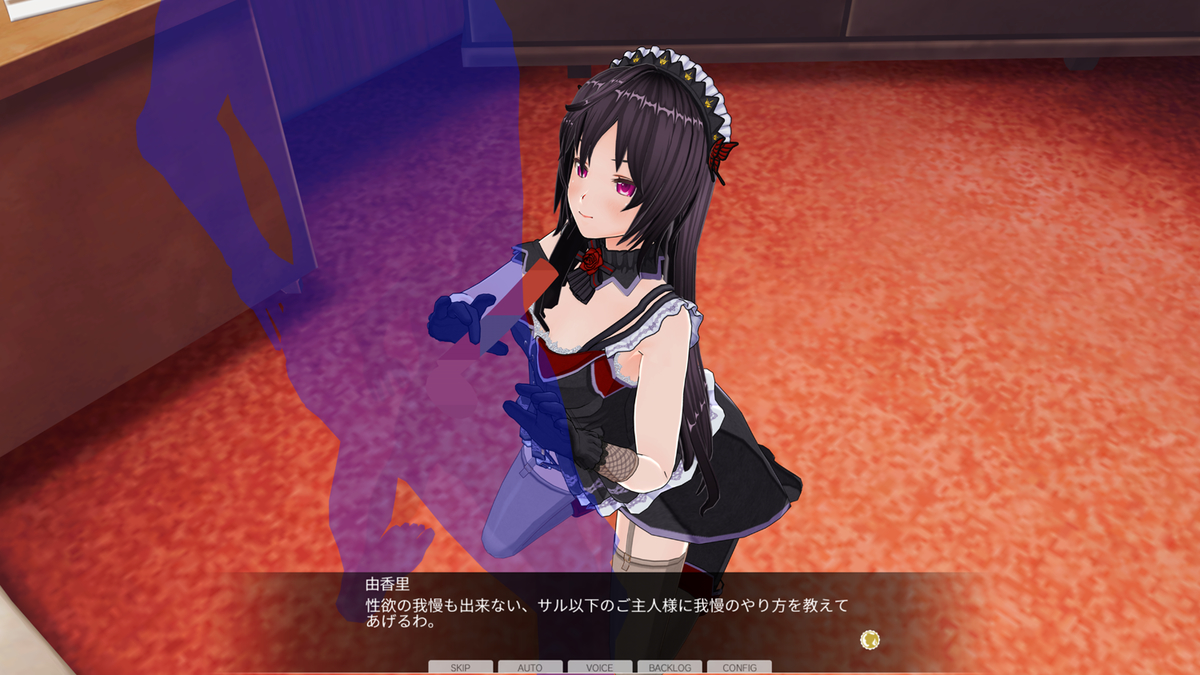Replay the line with VOICE
The width and height of the screenshot is (1200, 675).
(600, 667)
